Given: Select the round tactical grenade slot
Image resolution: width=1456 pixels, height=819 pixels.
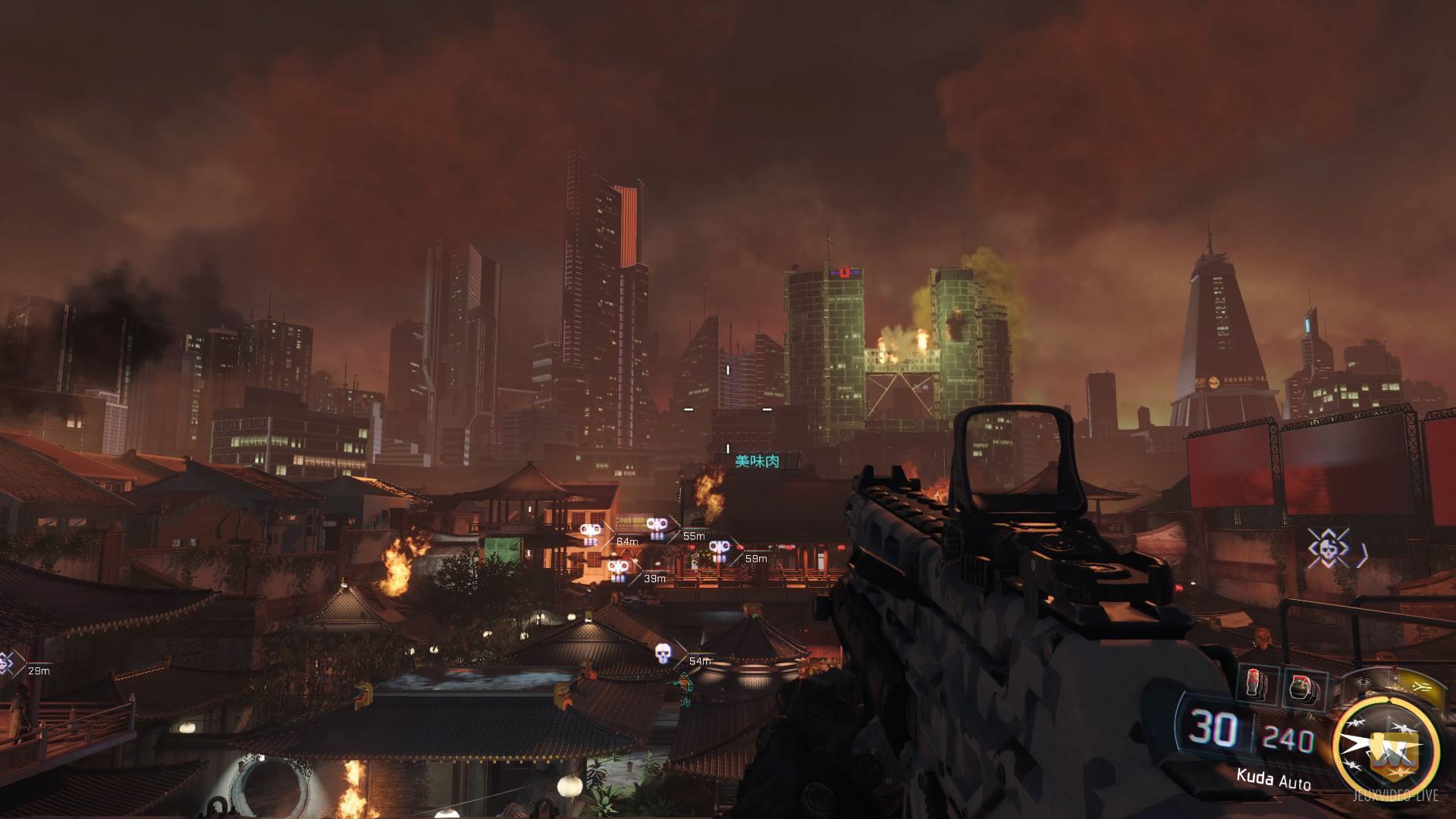Looking at the screenshot, I should click(1302, 687).
